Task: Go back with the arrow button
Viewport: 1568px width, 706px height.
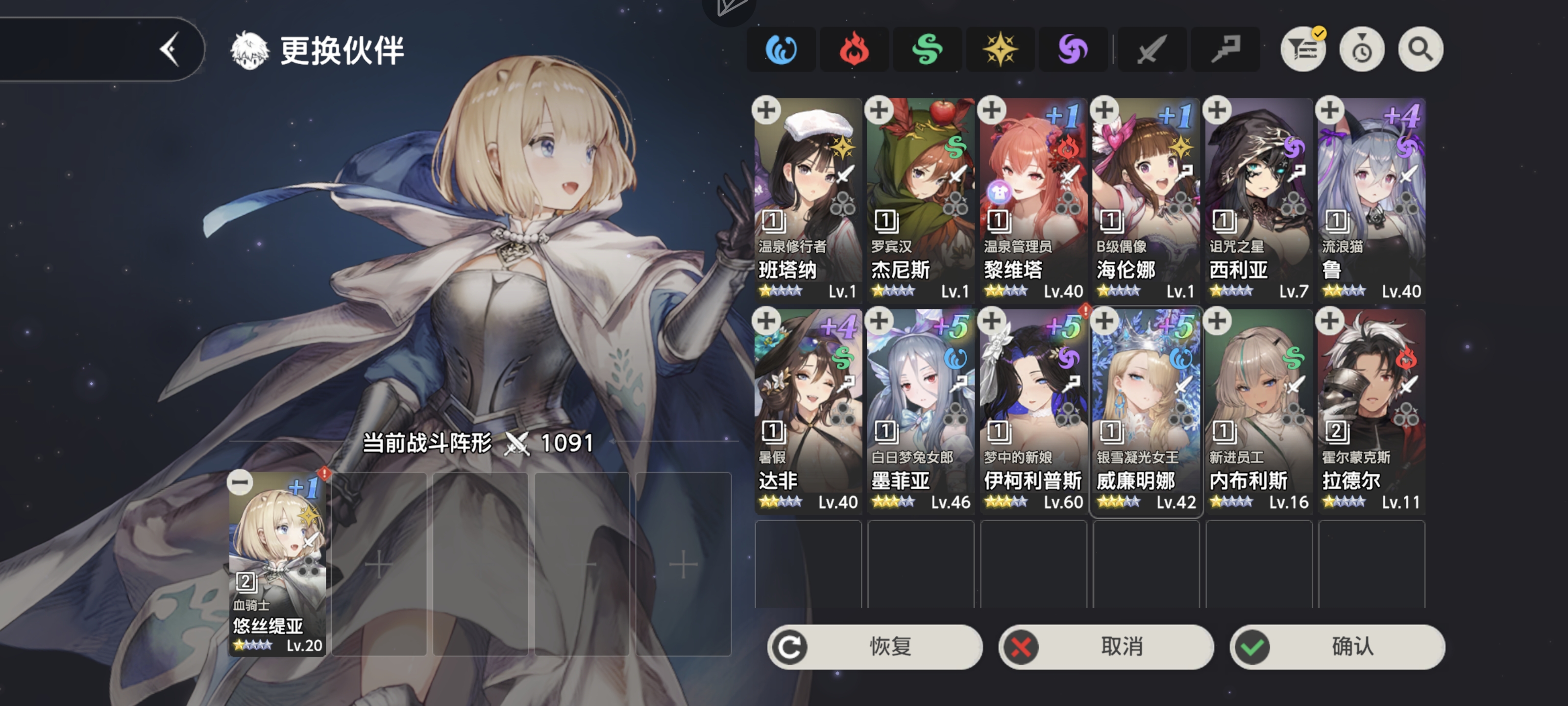Action: coord(169,50)
